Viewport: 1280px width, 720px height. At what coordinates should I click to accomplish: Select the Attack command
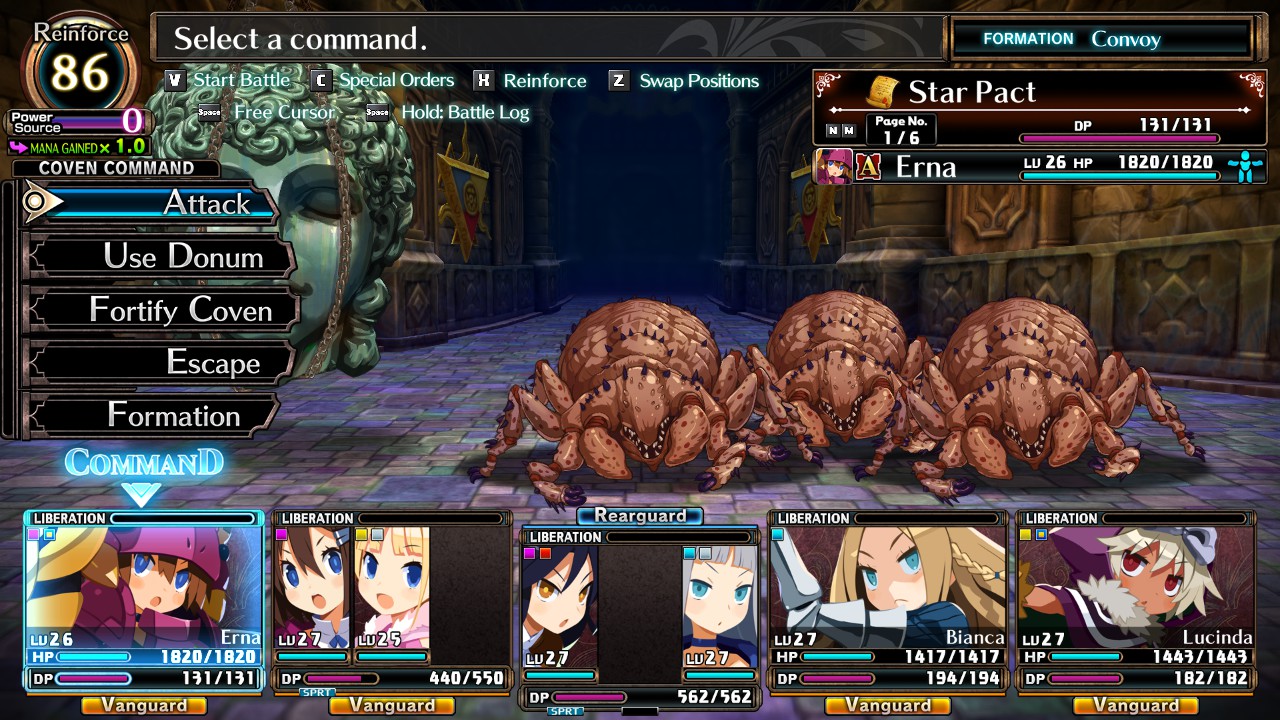[160, 204]
